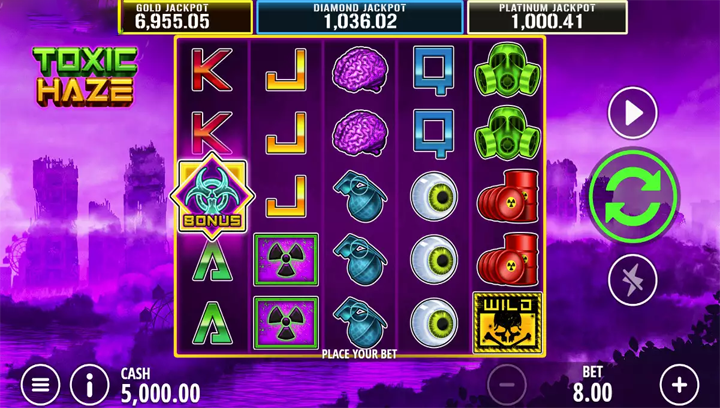Decrease the bet with the minus button

[x=507, y=384]
